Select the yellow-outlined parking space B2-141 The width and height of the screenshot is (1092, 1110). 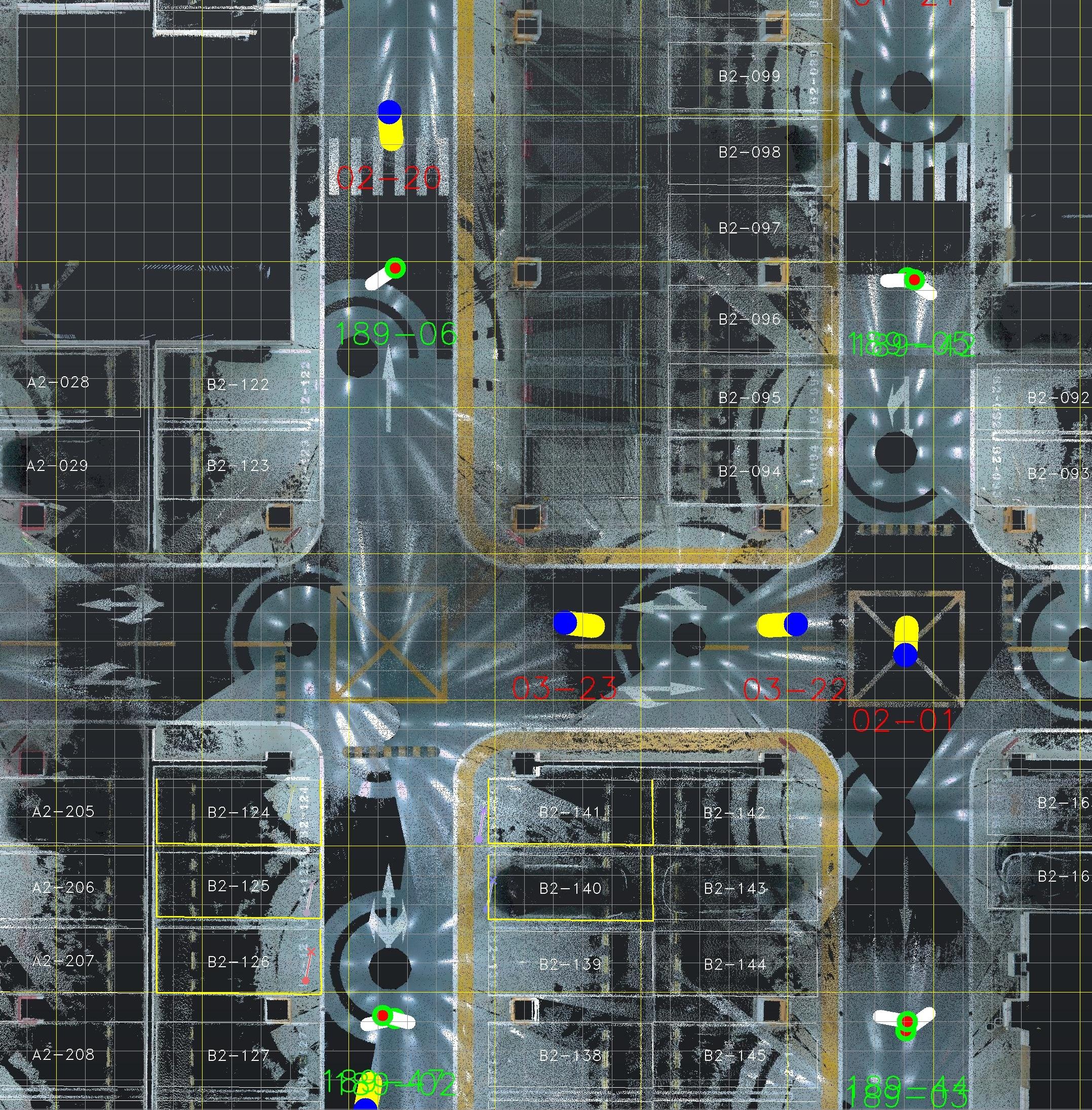pyautogui.click(x=570, y=812)
